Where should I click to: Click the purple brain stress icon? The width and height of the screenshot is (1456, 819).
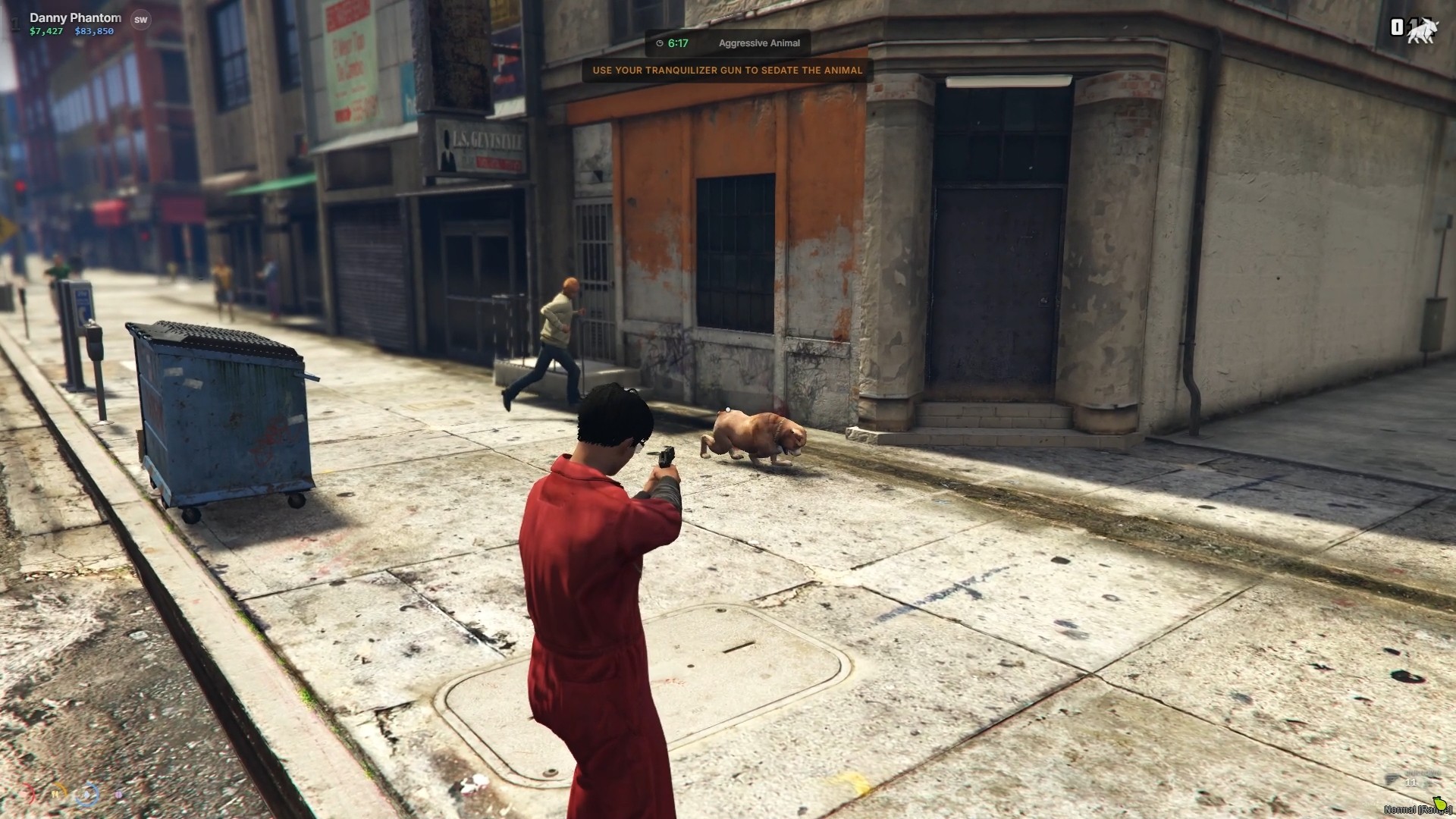pyautogui.click(x=119, y=795)
